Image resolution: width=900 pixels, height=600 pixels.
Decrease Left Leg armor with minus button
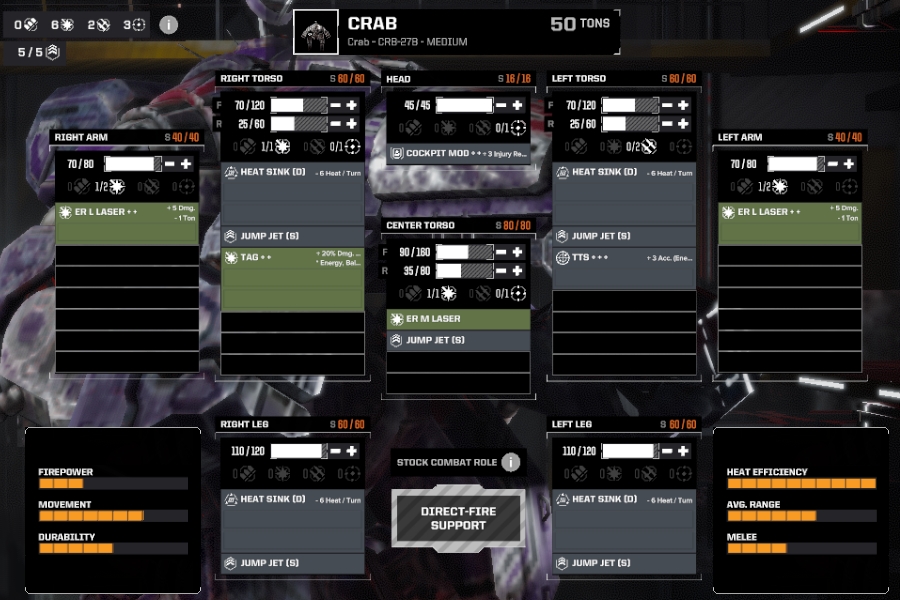[x=669, y=451]
